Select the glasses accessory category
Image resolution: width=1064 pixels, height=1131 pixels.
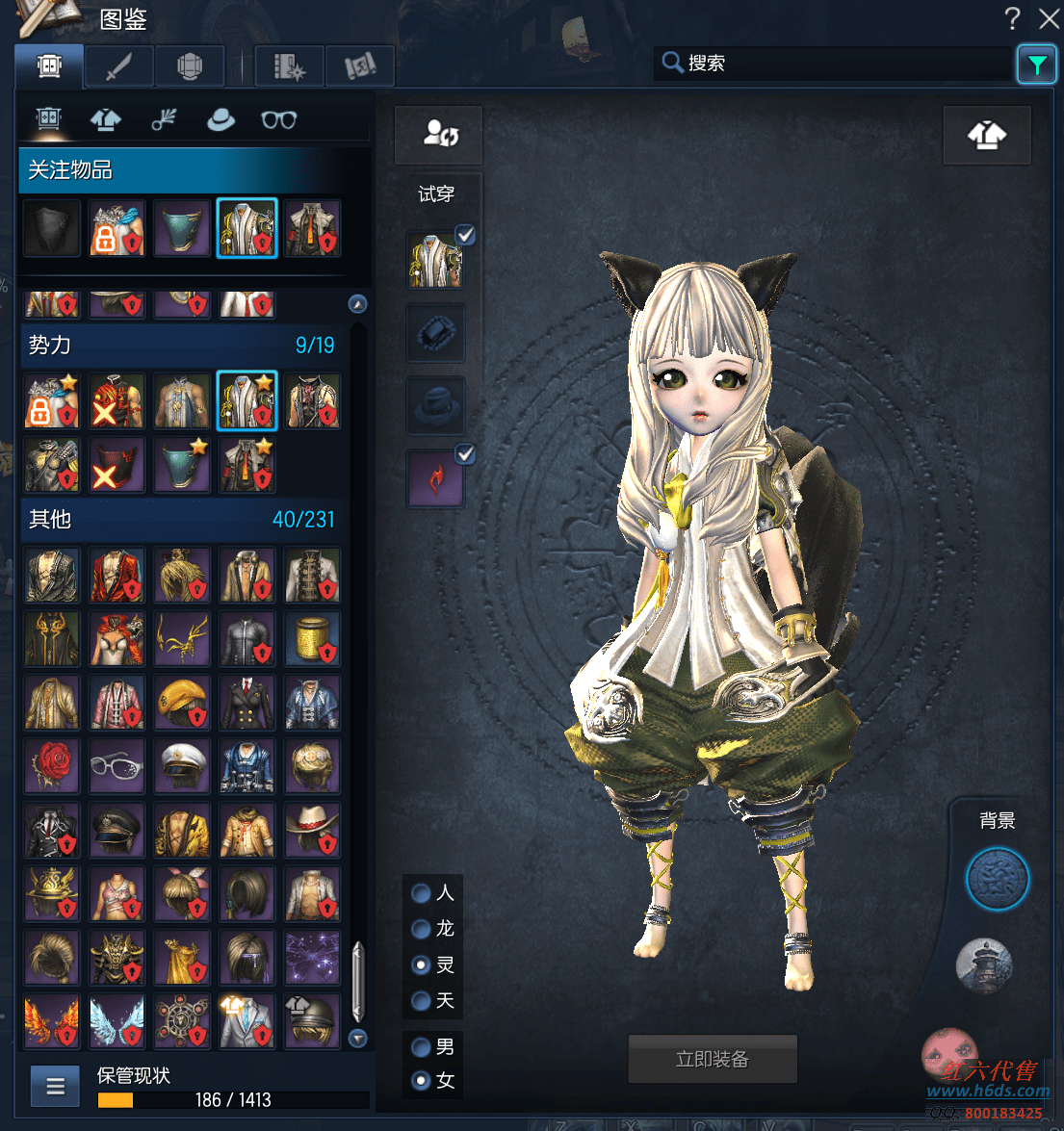(278, 119)
